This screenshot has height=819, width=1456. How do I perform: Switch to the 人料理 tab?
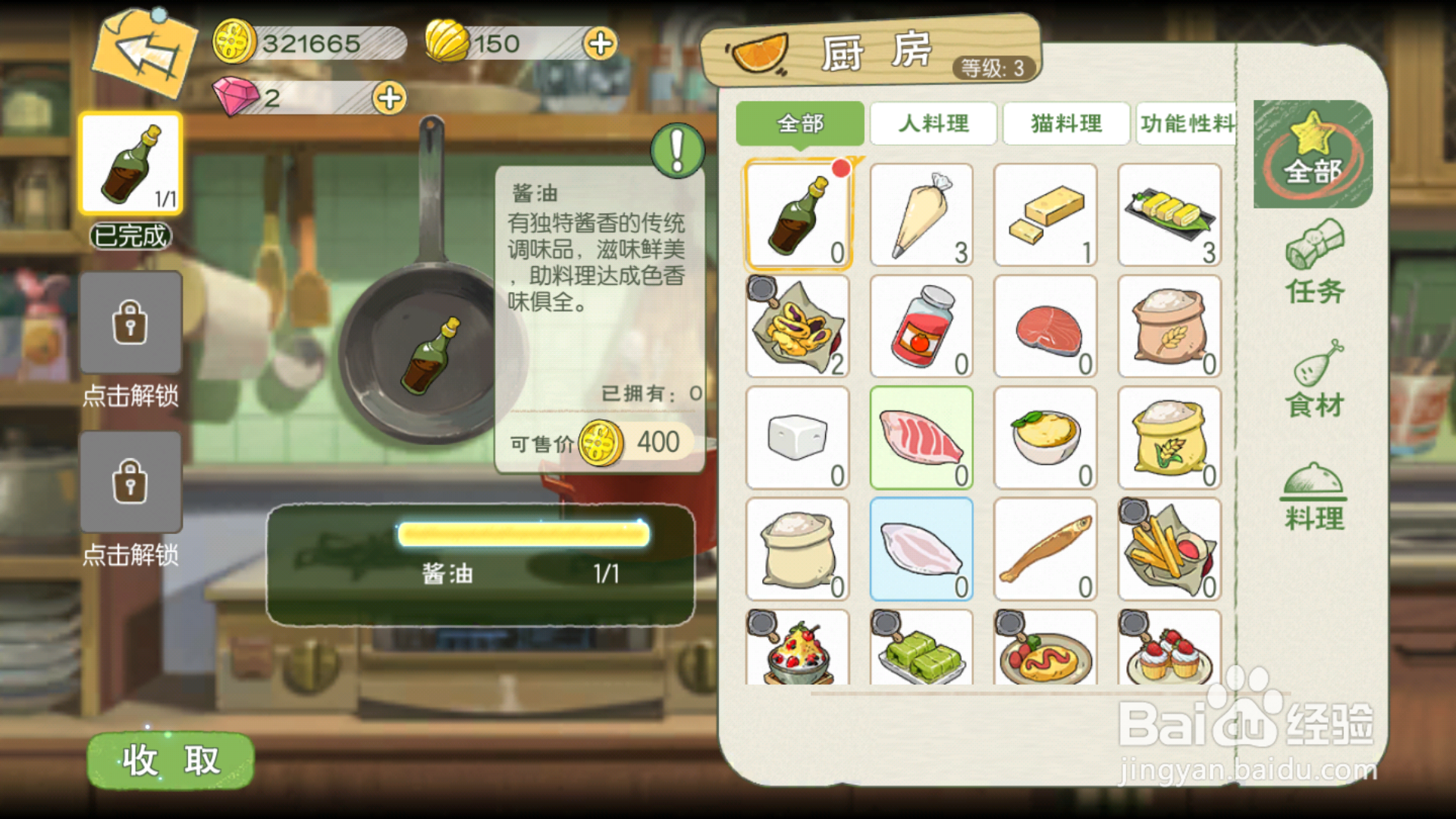934,124
